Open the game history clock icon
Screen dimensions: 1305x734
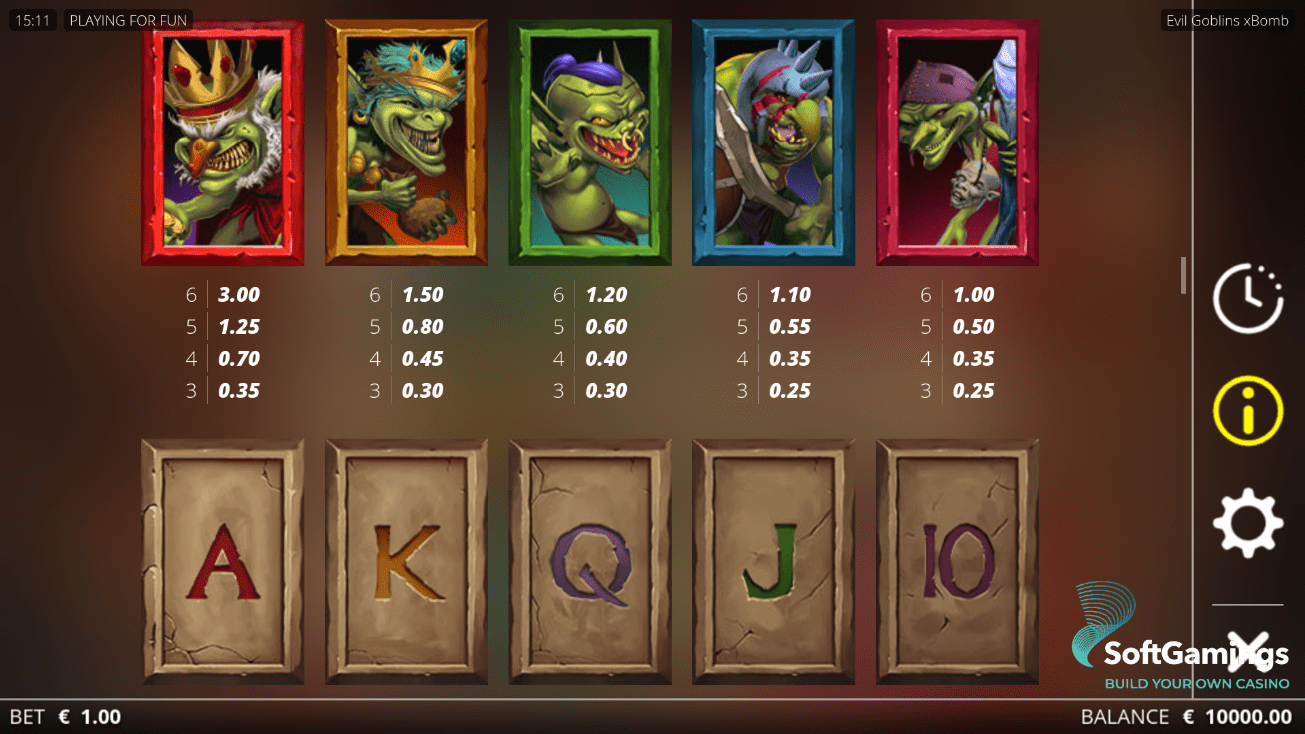pyautogui.click(x=1247, y=298)
